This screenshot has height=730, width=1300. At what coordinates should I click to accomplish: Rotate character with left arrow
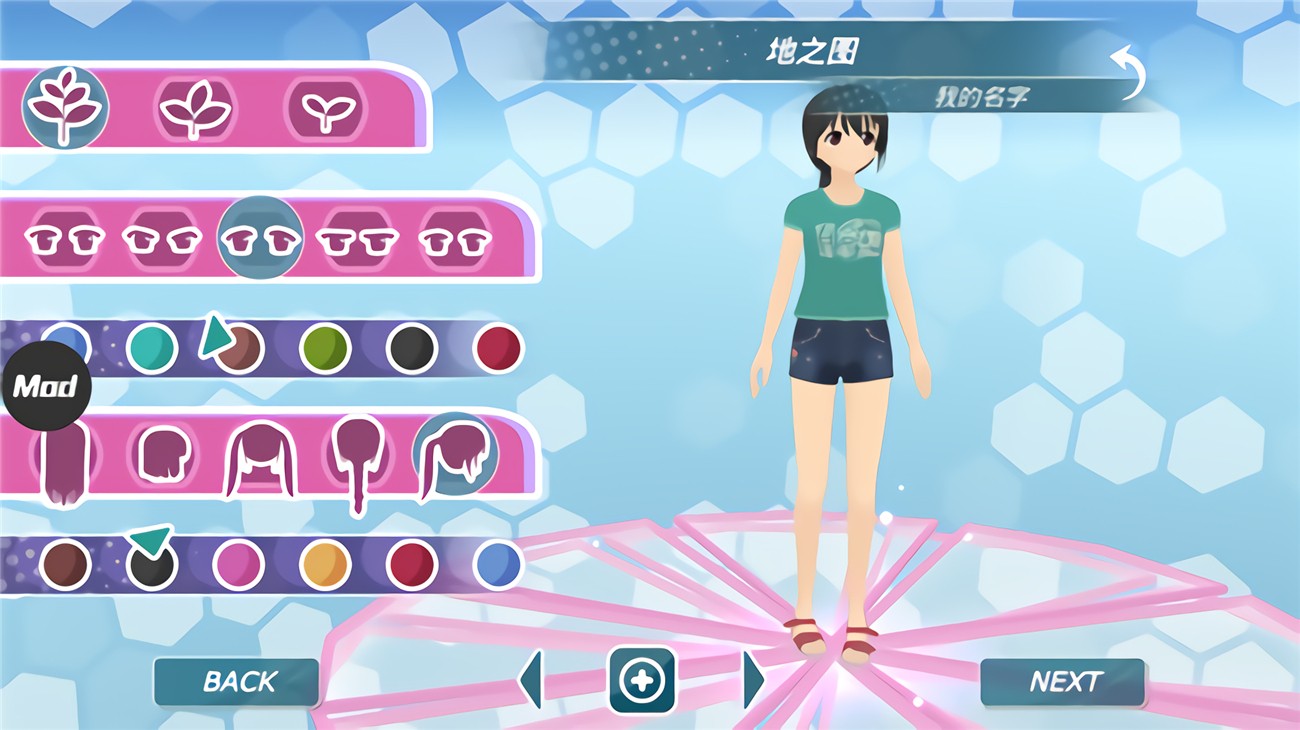point(531,681)
